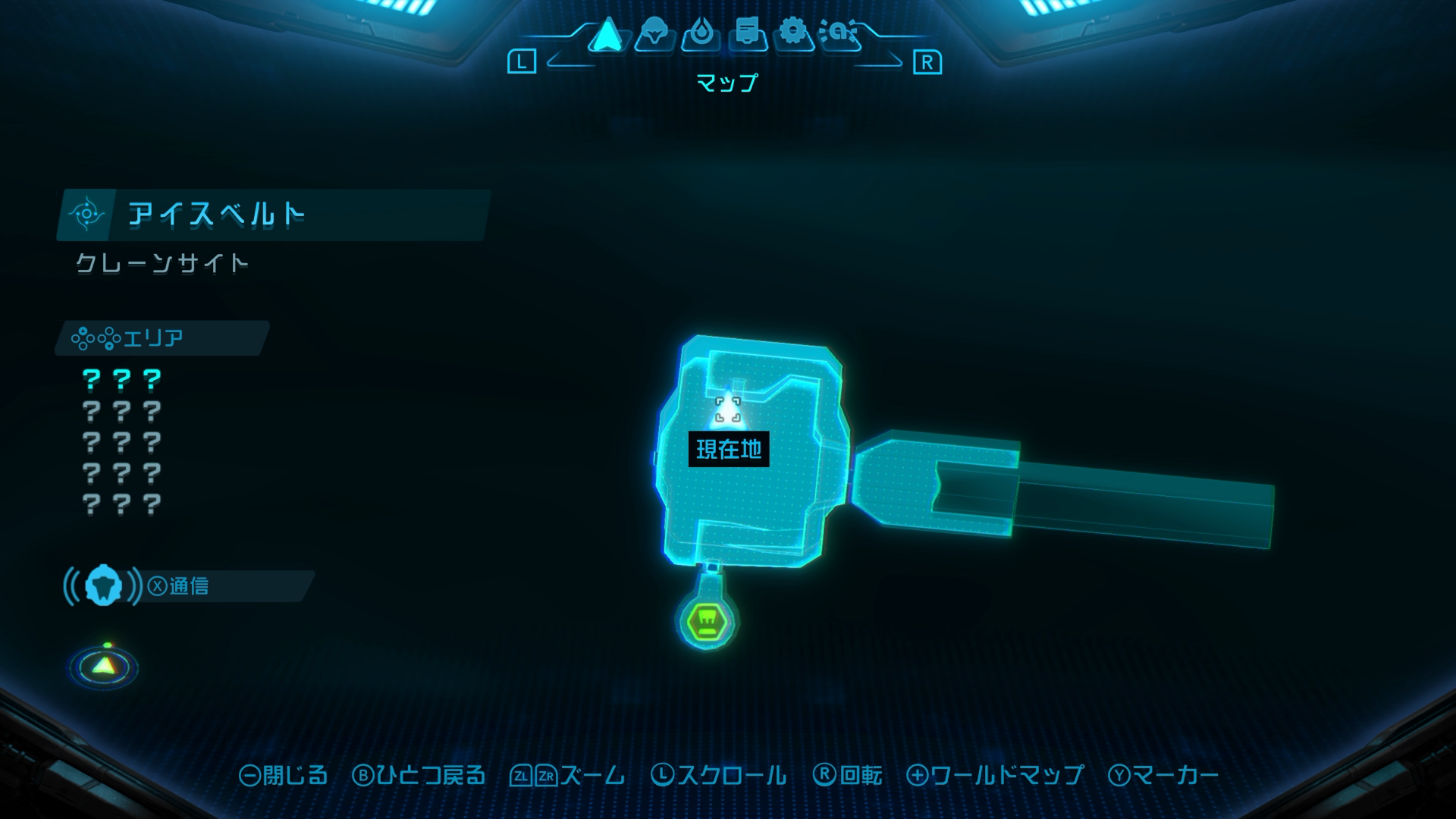This screenshot has height=819, width=1456.
Task: Open the 通信 communication helmet icon
Action: pos(103,585)
